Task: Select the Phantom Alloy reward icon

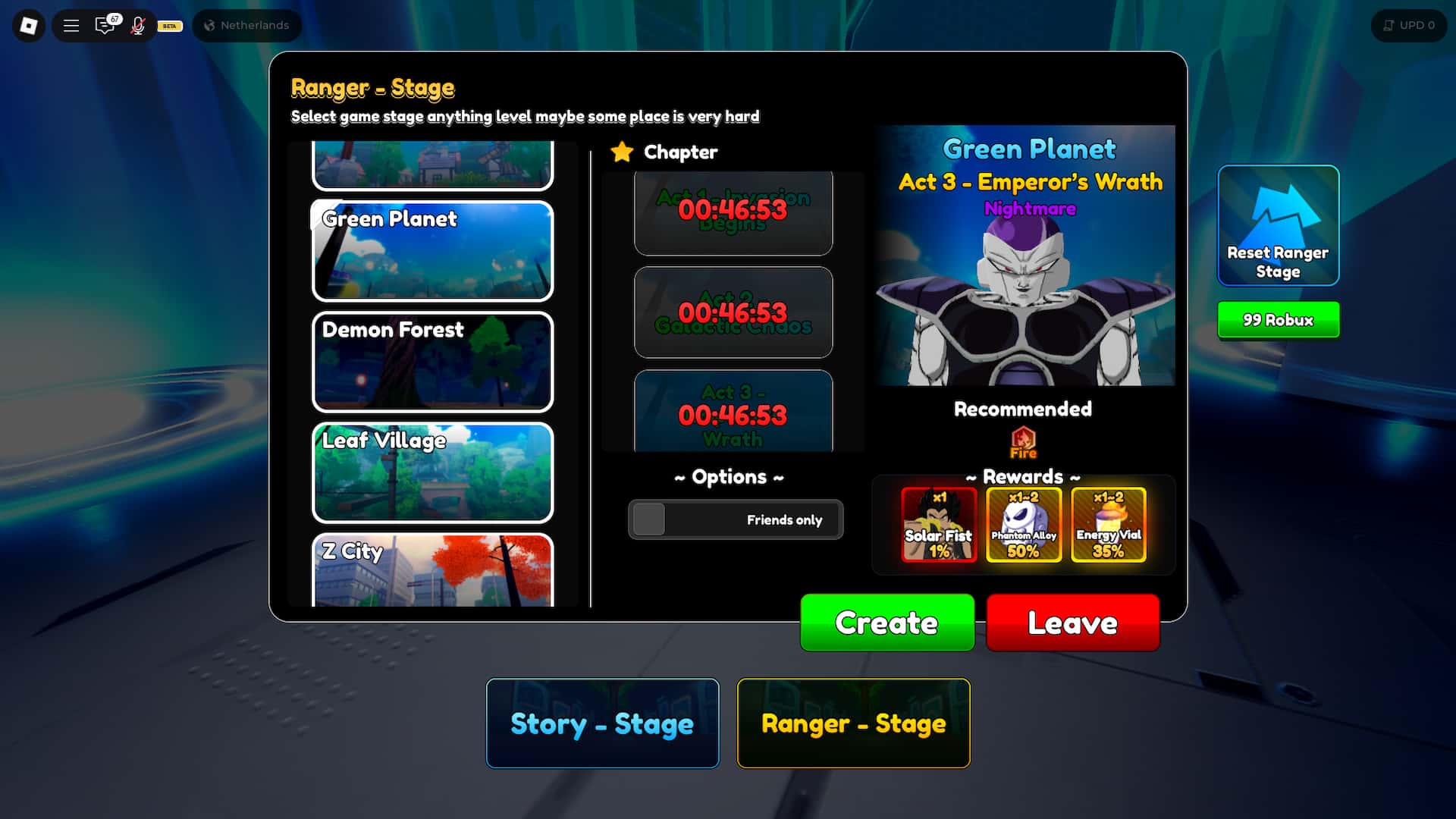Action: pyautogui.click(x=1023, y=525)
